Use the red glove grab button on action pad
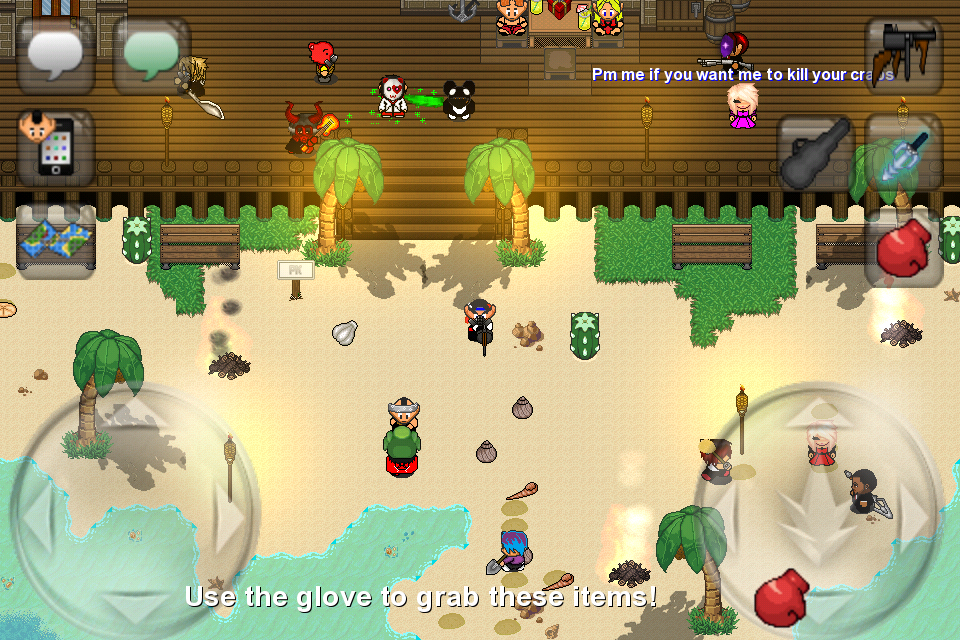 782,597
